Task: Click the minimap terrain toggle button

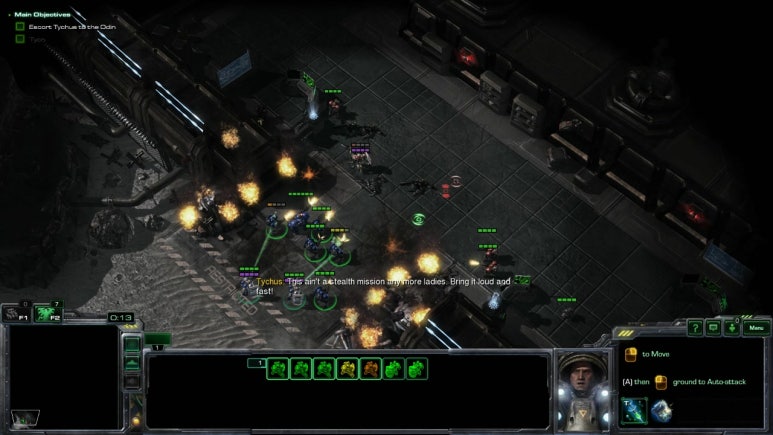Action: click(131, 363)
